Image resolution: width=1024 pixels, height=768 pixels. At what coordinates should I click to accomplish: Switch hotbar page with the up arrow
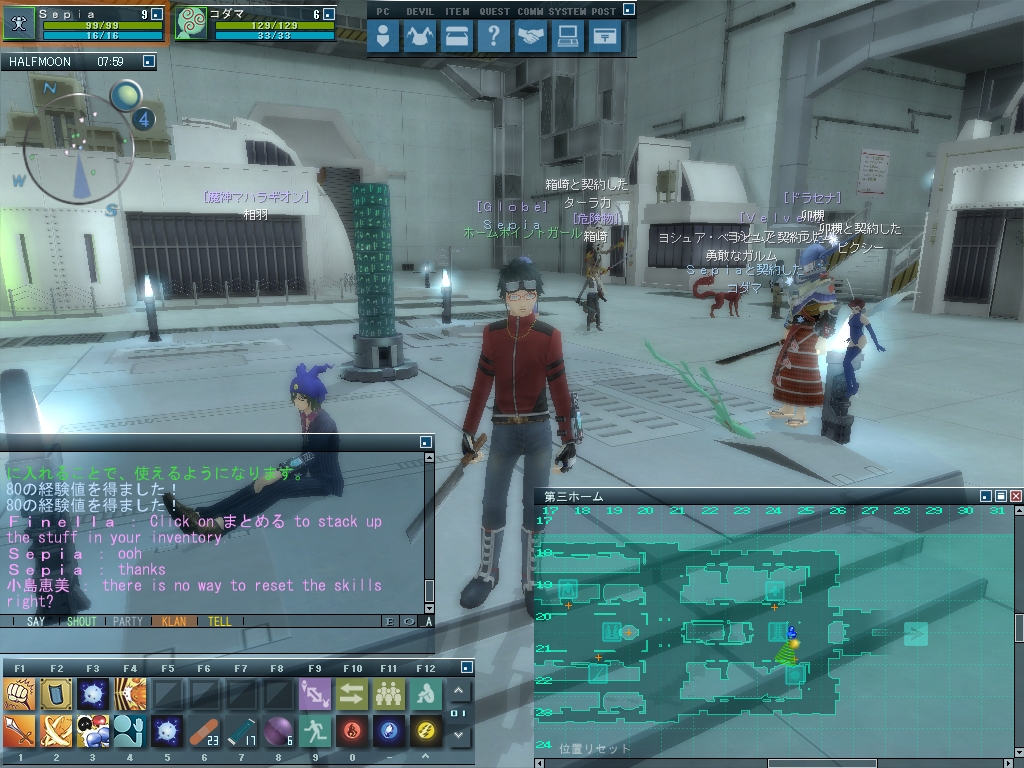coord(459,692)
